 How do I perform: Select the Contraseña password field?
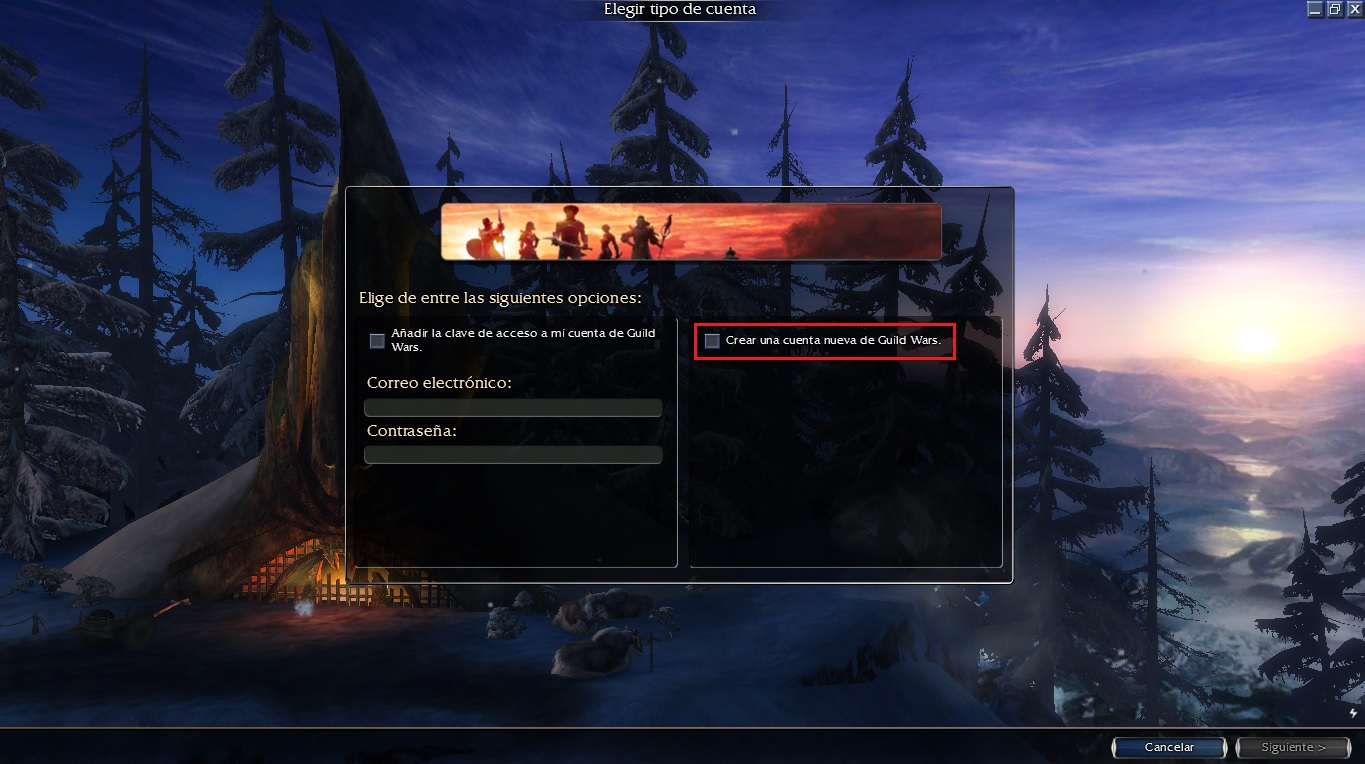point(513,454)
